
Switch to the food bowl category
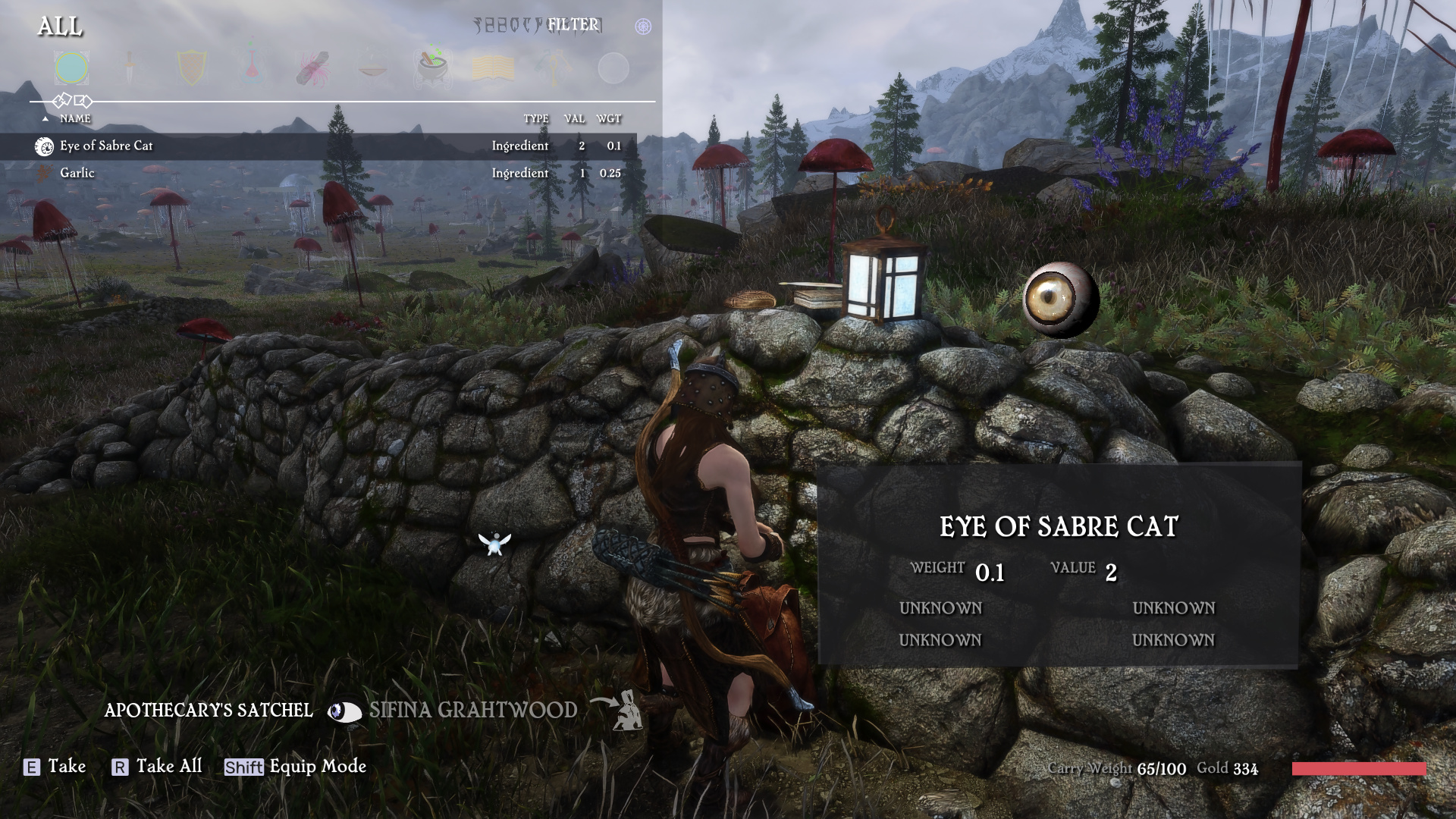pos(373,68)
